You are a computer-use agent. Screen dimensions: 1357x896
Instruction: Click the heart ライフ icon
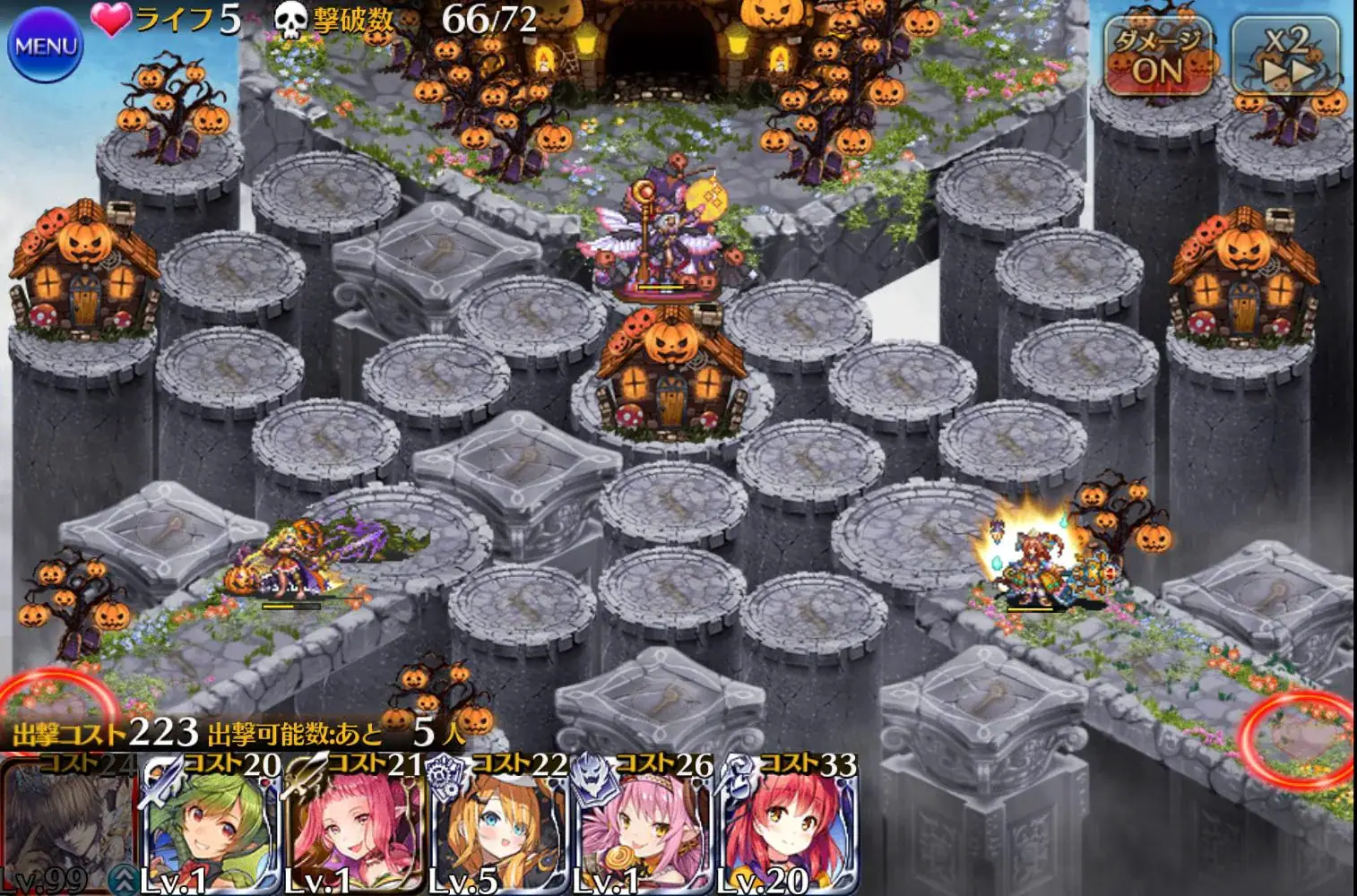click(x=109, y=19)
